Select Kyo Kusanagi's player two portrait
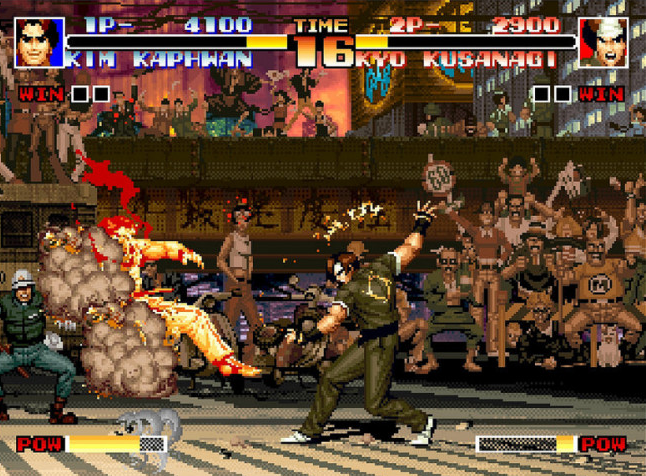This screenshot has height=476, width=646. 605,42
